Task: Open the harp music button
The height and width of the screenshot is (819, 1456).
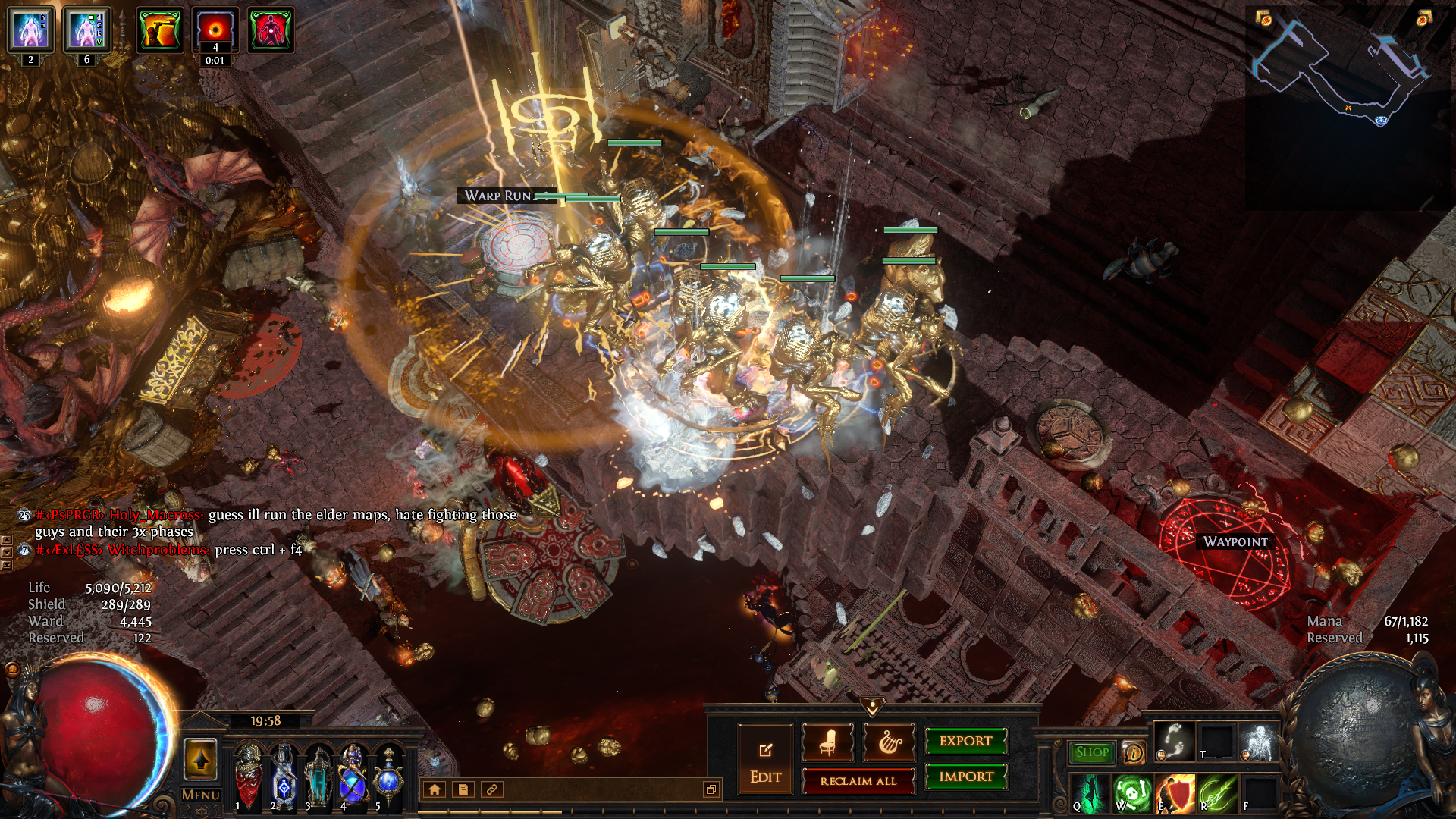Action: click(889, 742)
